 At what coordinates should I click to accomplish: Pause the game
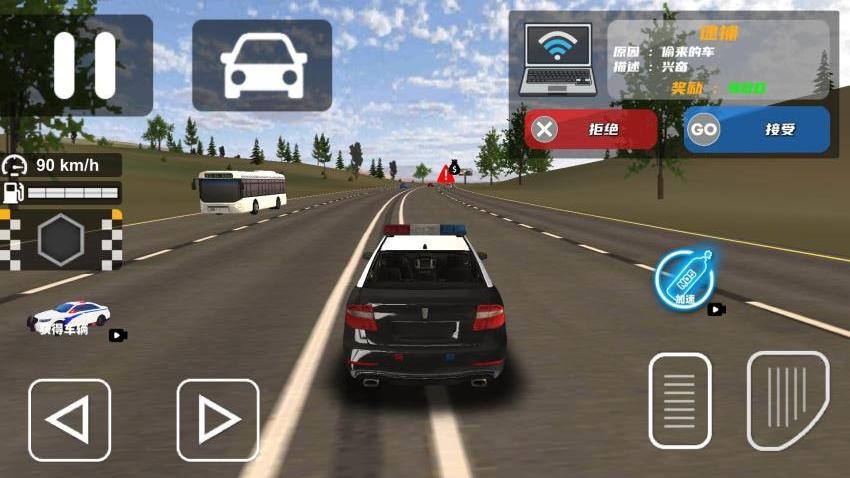click(77, 64)
